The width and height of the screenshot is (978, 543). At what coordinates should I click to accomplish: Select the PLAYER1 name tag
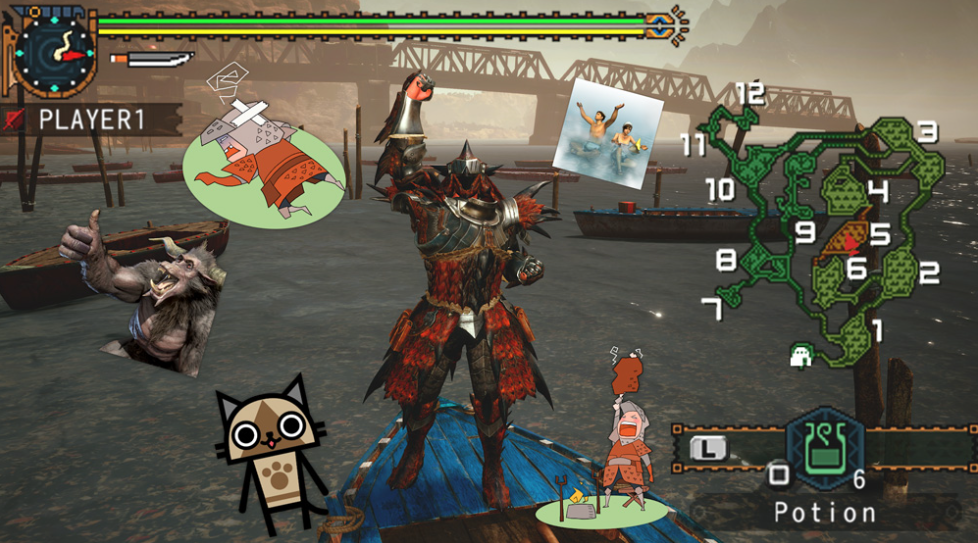pyautogui.click(x=91, y=120)
